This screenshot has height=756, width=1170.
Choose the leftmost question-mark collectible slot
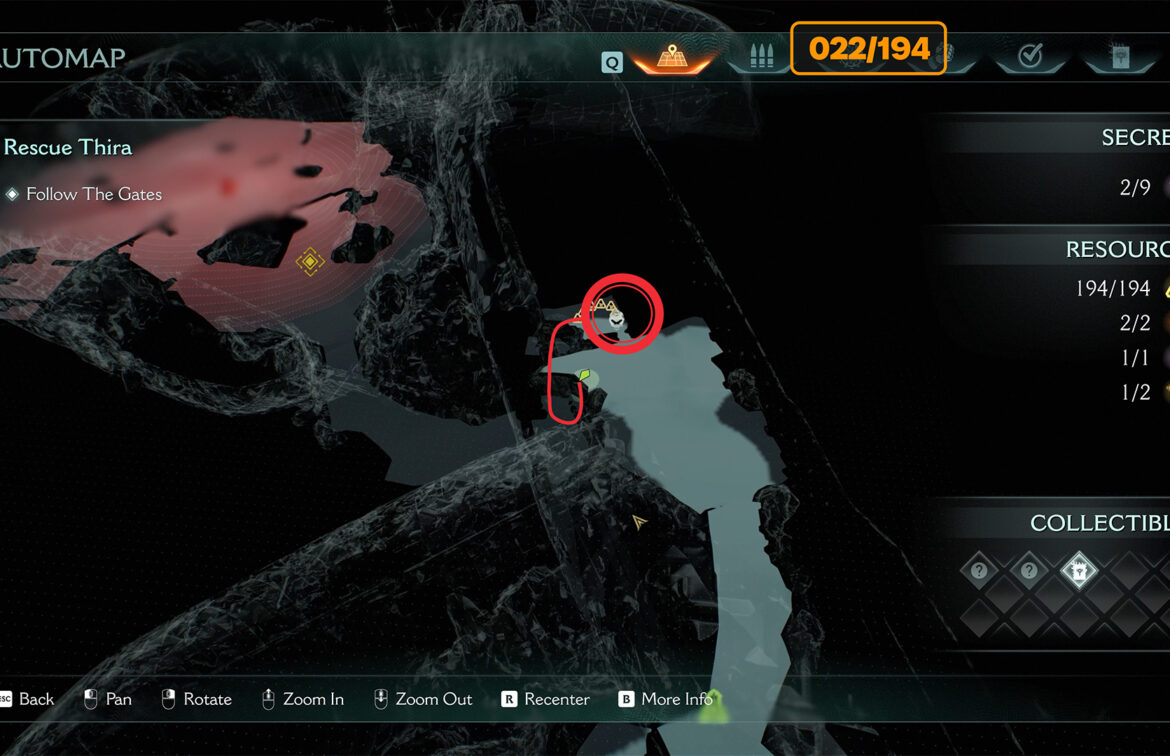pos(979,572)
